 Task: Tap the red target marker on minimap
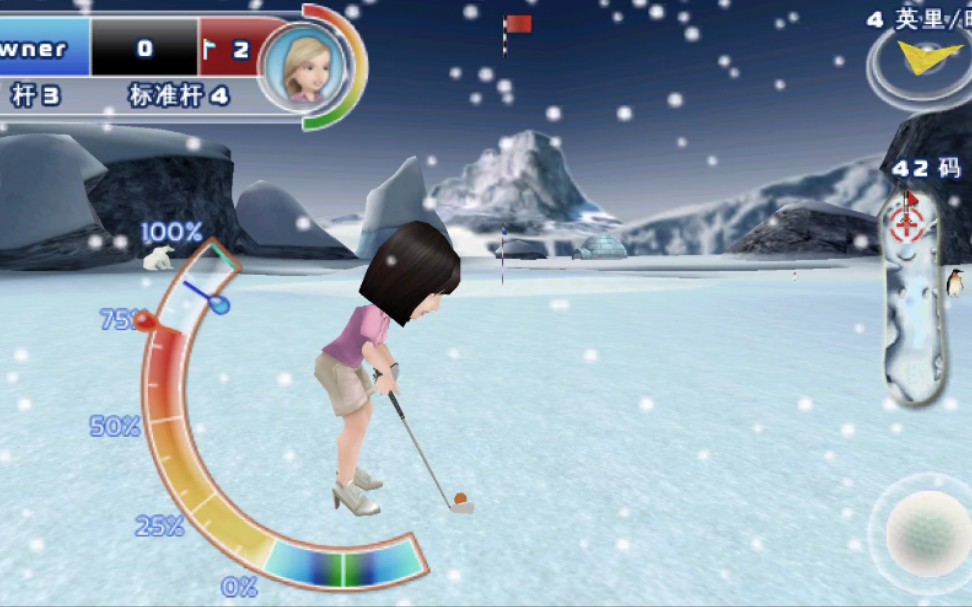click(x=907, y=222)
